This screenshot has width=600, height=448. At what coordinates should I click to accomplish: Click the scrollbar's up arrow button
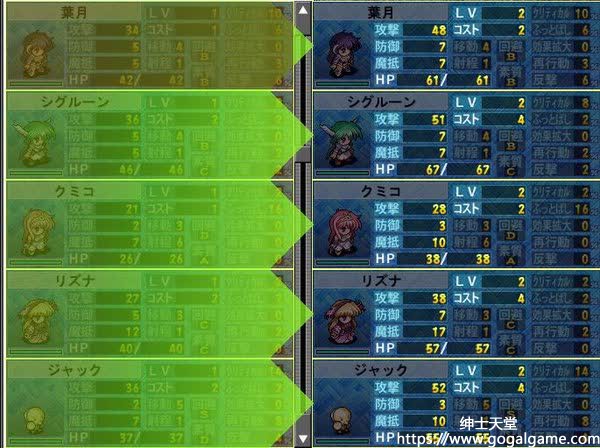303,11
